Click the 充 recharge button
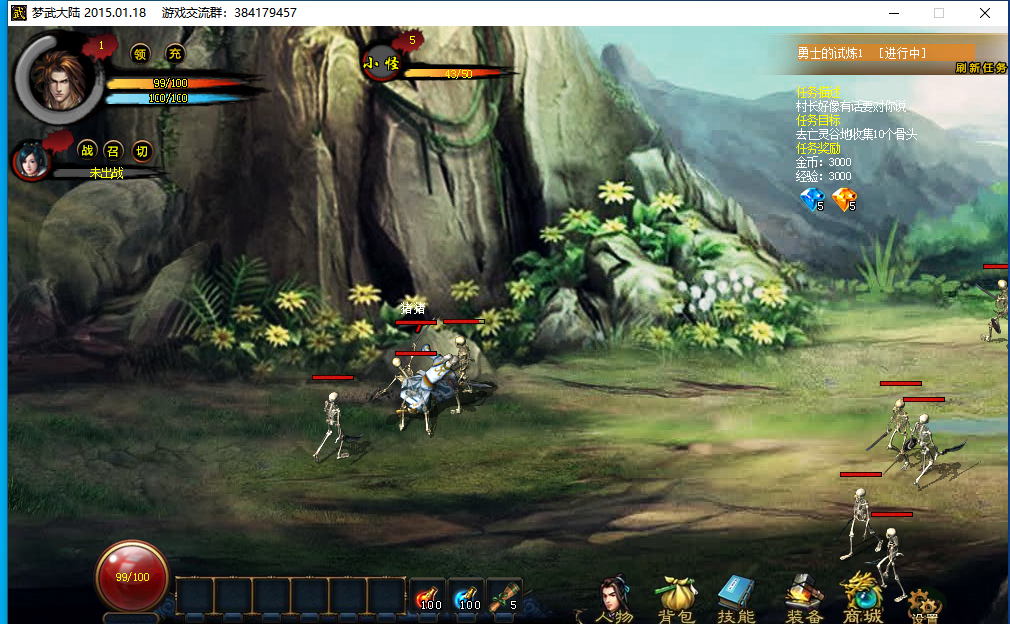This screenshot has width=1010, height=624. tap(175, 54)
